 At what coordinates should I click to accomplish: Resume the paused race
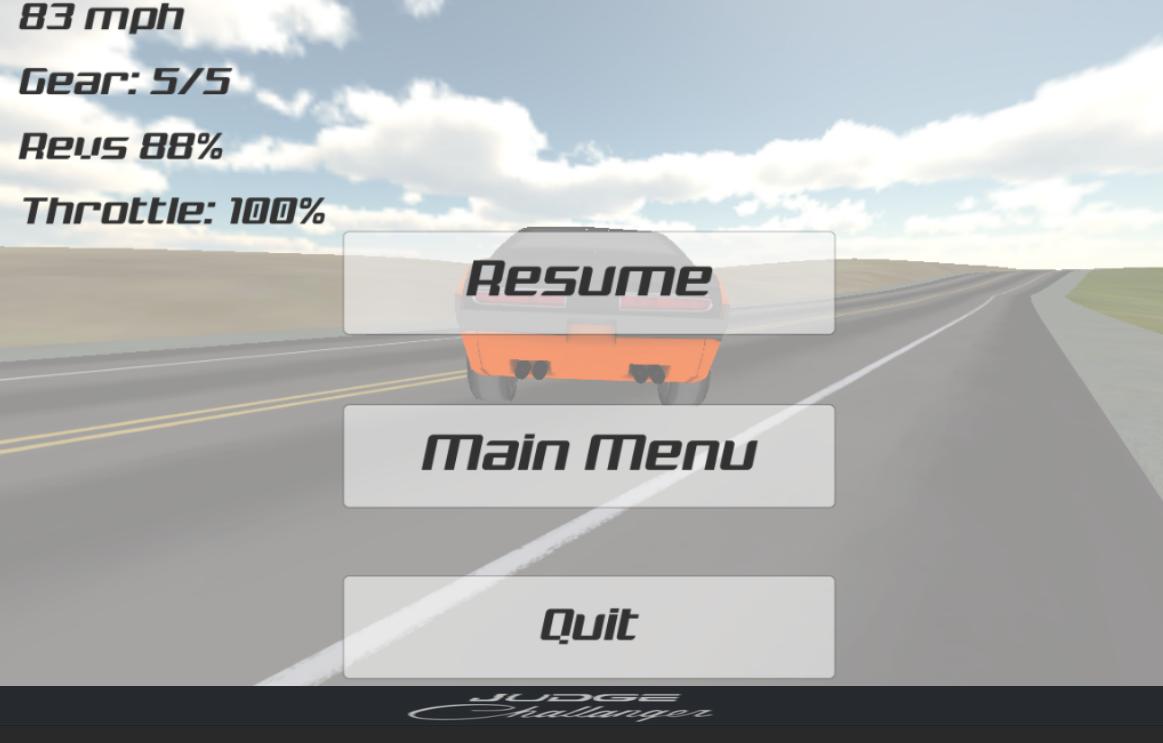(x=589, y=282)
